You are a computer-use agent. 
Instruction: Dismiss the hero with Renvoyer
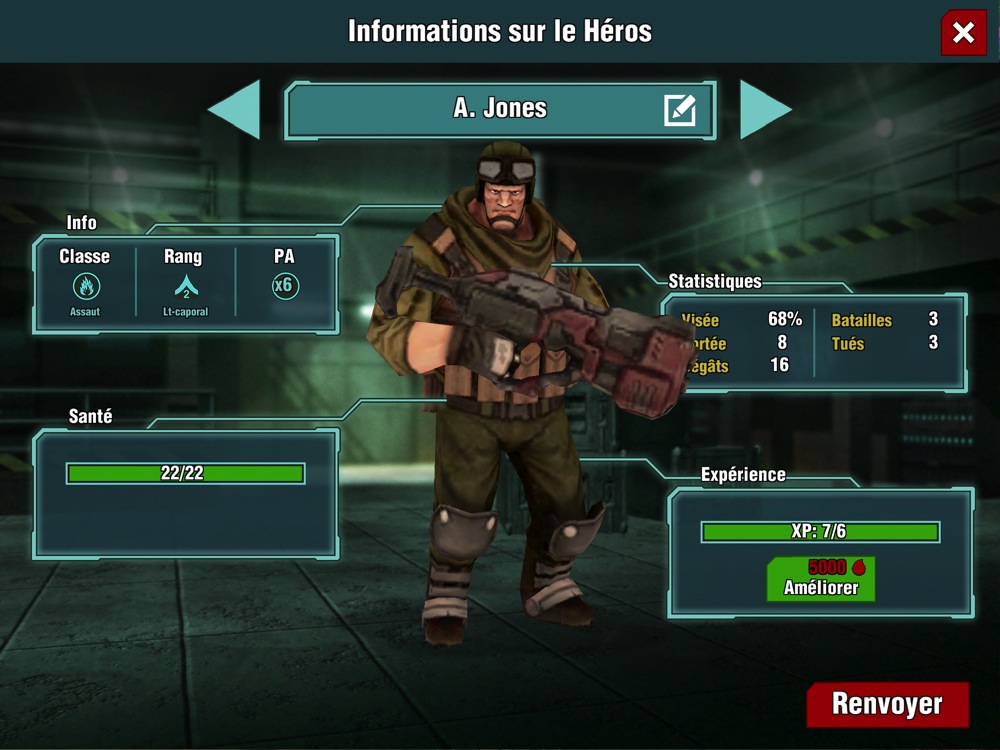point(887,704)
